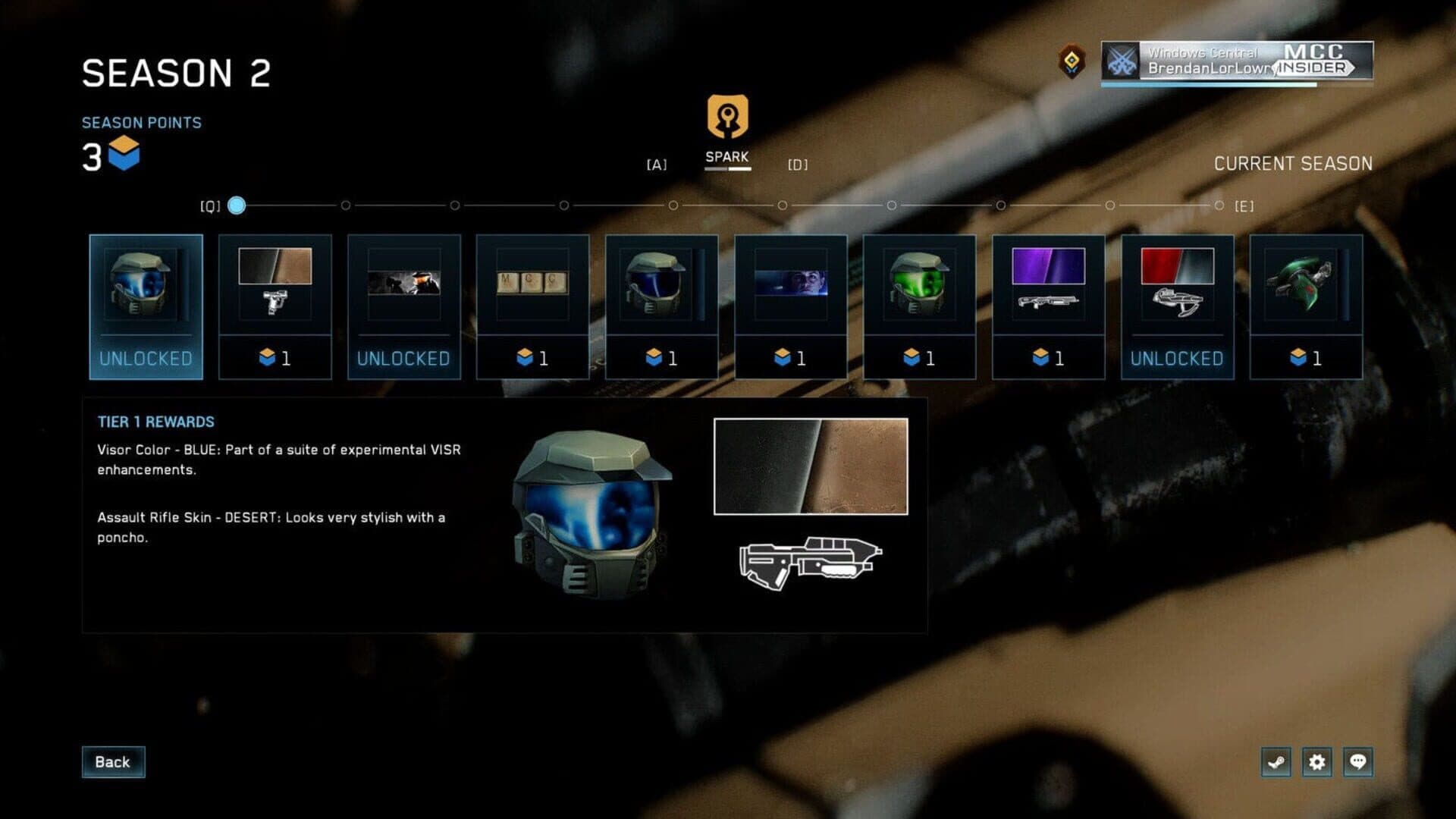Viewport: 1456px width, 819px height.
Task: Select the green visor helmet reward
Action: (919, 306)
